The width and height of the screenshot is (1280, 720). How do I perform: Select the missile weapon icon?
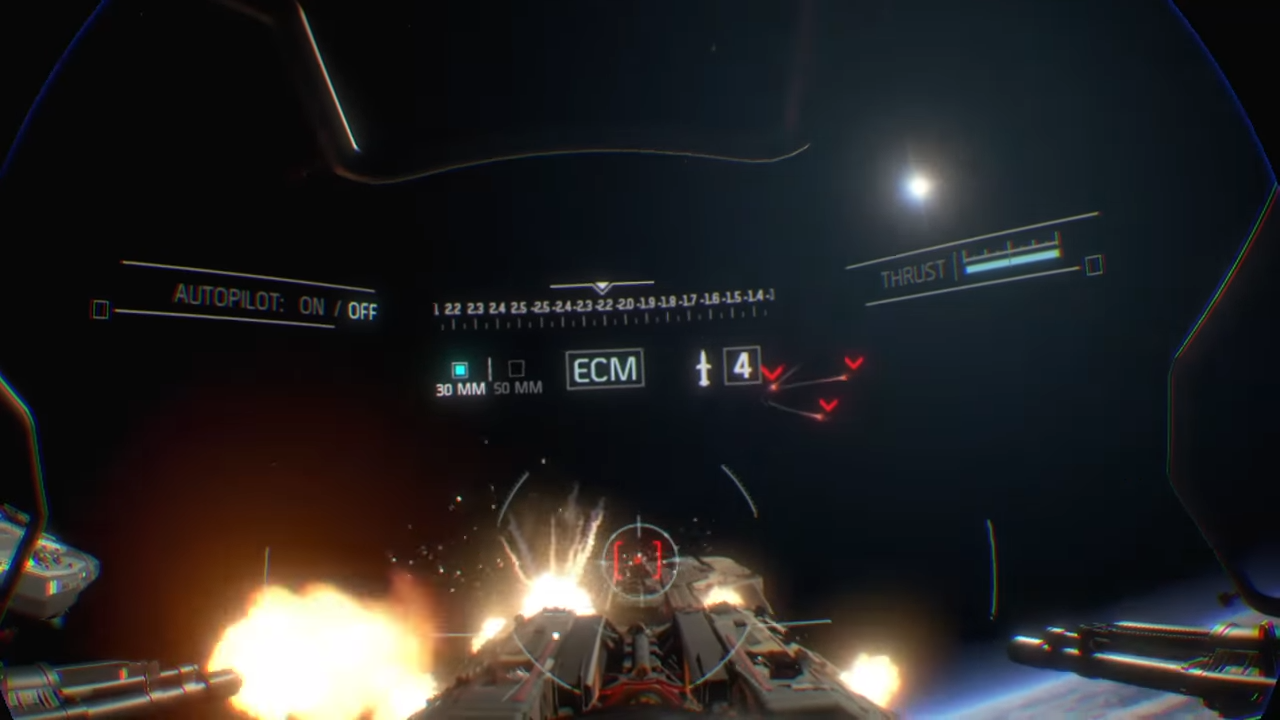point(703,368)
